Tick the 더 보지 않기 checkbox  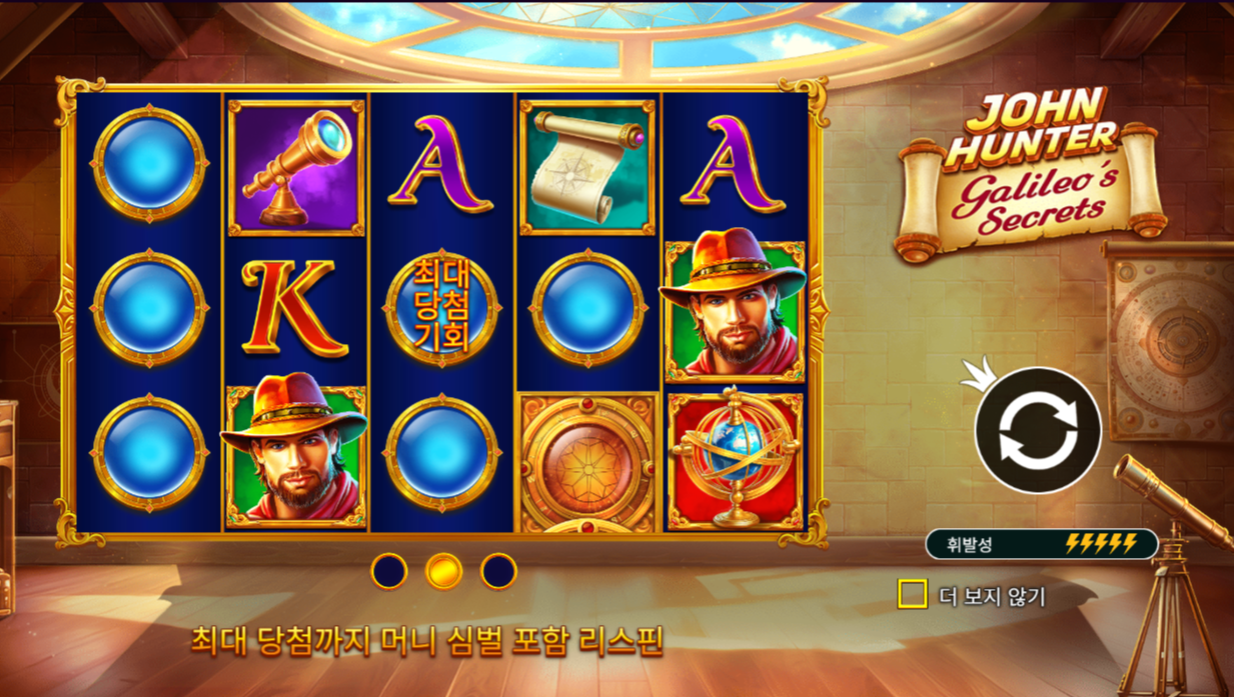(912, 595)
